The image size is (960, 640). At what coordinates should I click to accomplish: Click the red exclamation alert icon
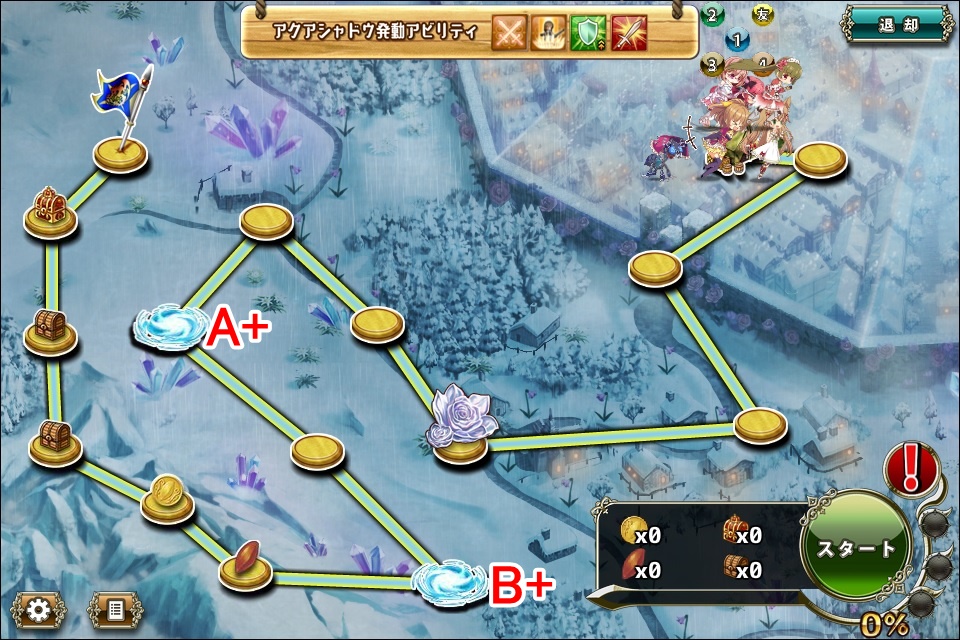pyautogui.click(x=911, y=468)
